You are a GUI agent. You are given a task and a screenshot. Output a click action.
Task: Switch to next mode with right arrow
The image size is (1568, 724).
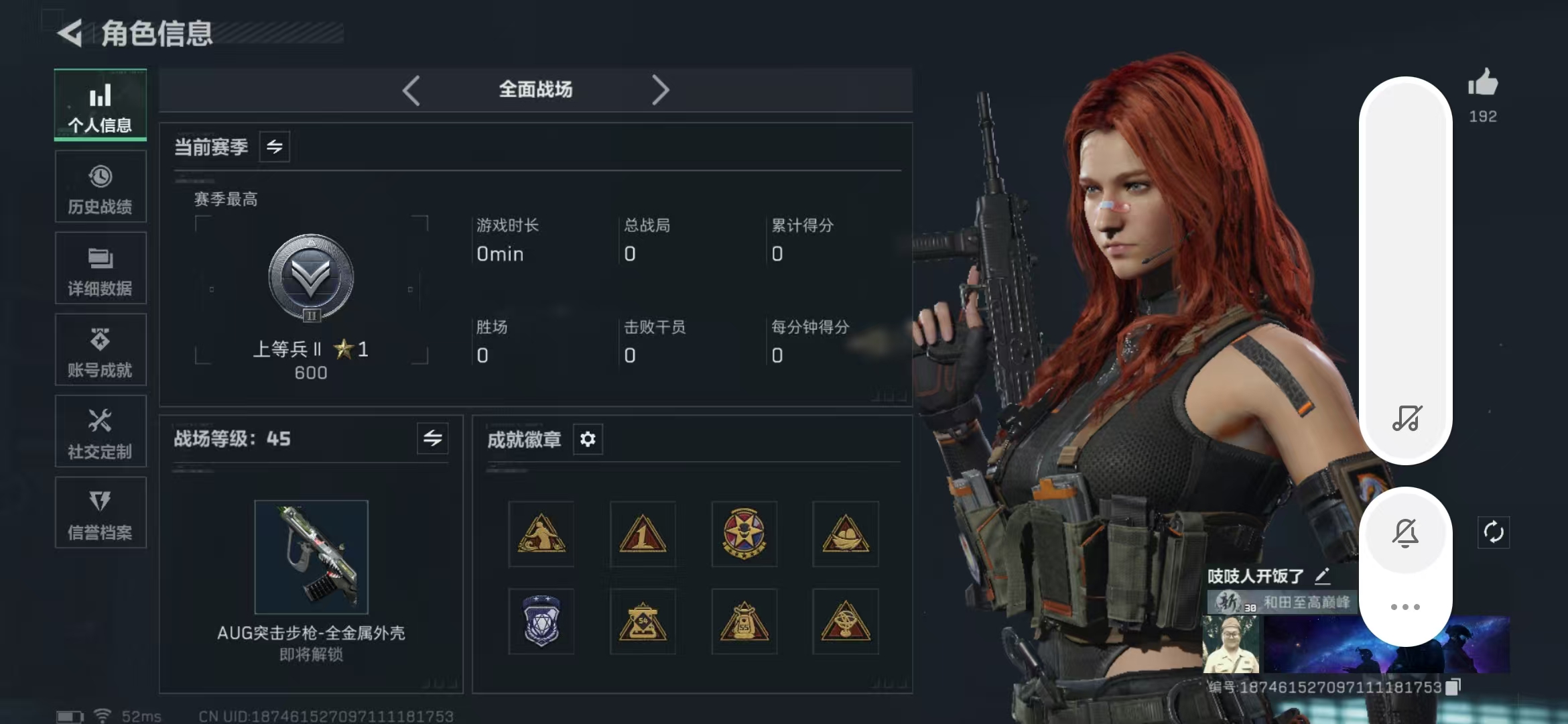[660, 90]
